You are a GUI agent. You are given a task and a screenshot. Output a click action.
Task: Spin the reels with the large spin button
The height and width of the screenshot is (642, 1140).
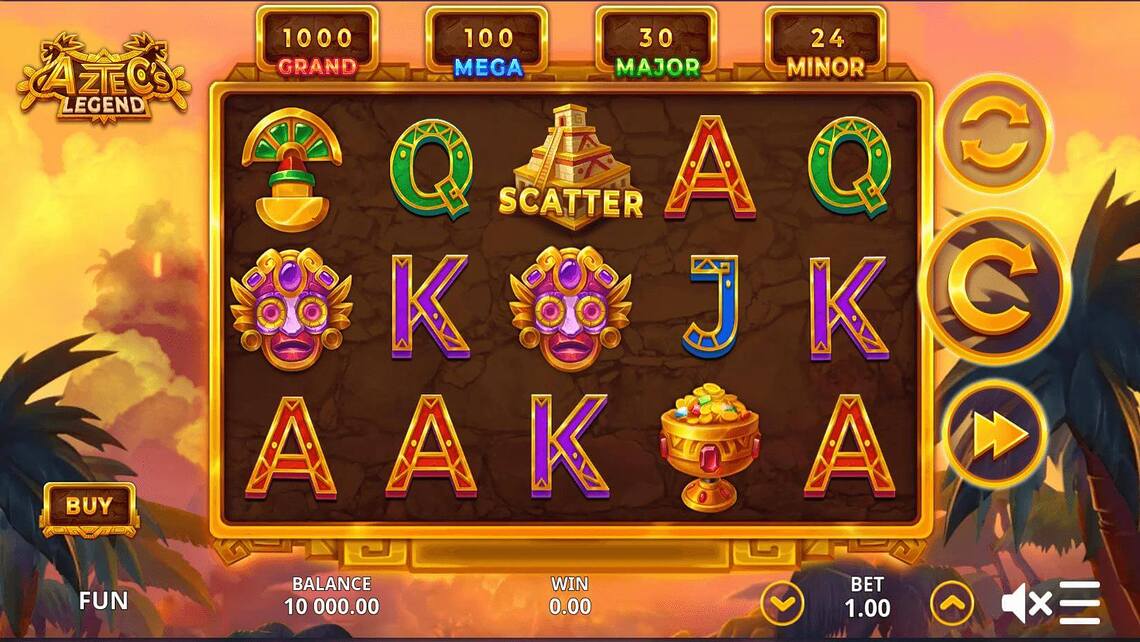[x=994, y=288]
